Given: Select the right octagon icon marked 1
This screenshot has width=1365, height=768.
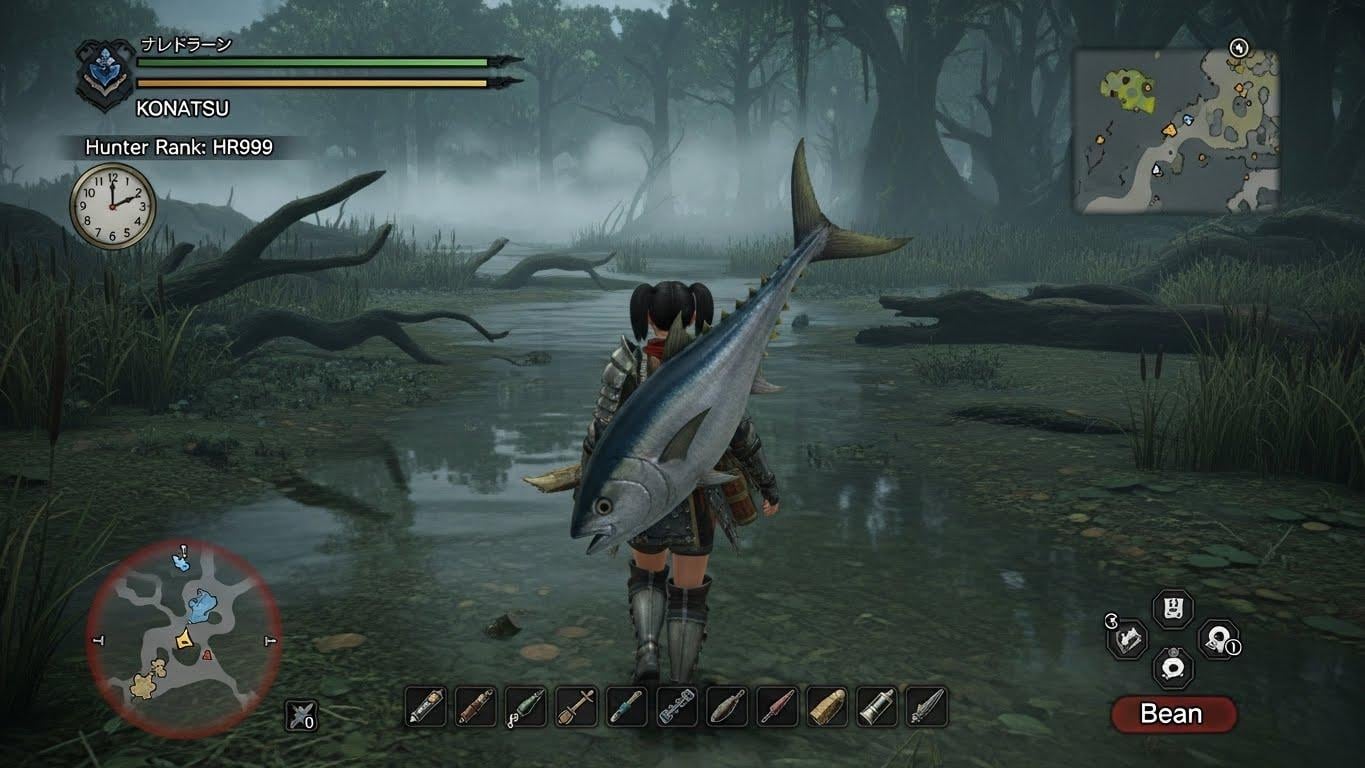Looking at the screenshot, I should pos(1216,639).
